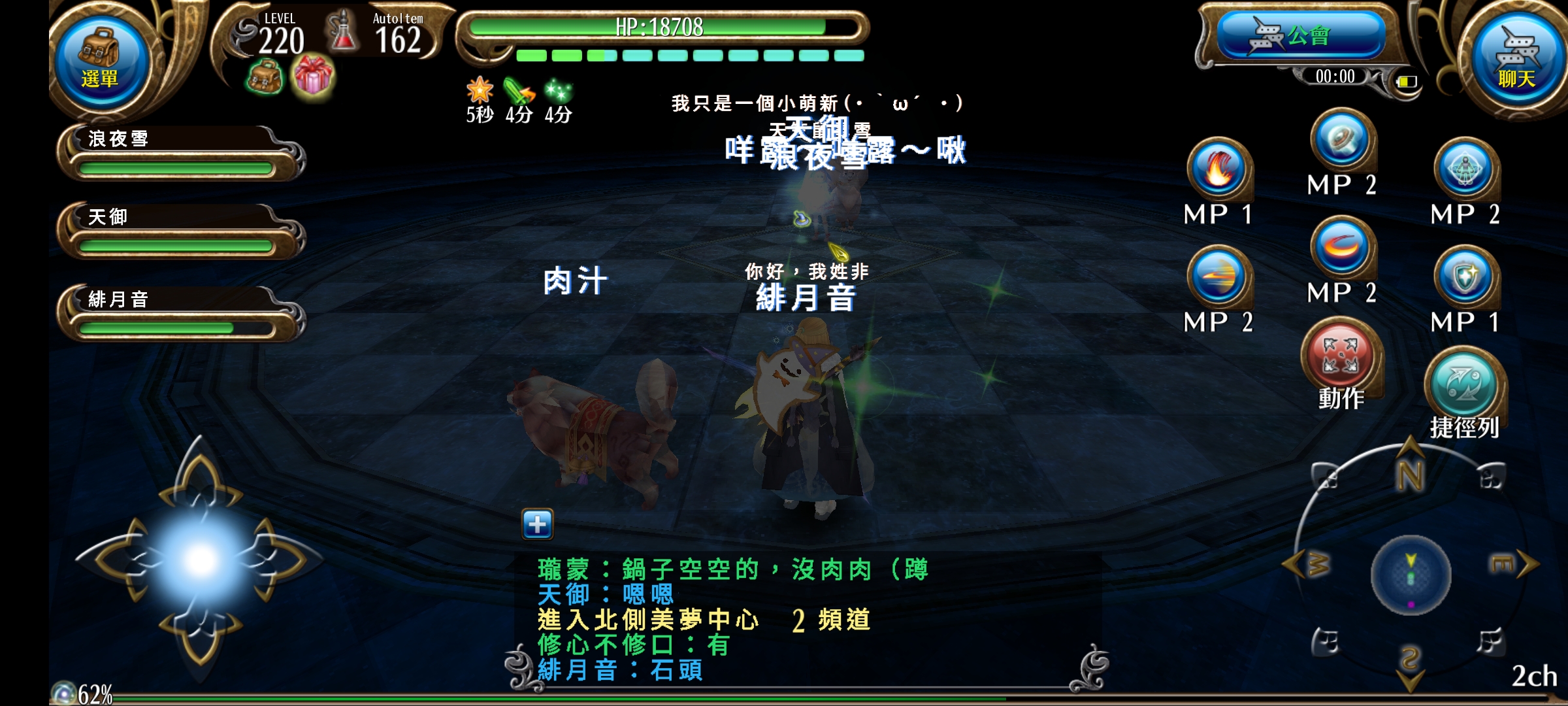This screenshot has width=1568, height=706.
Task: Select party member 緋月音
Action: coord(178,314)
